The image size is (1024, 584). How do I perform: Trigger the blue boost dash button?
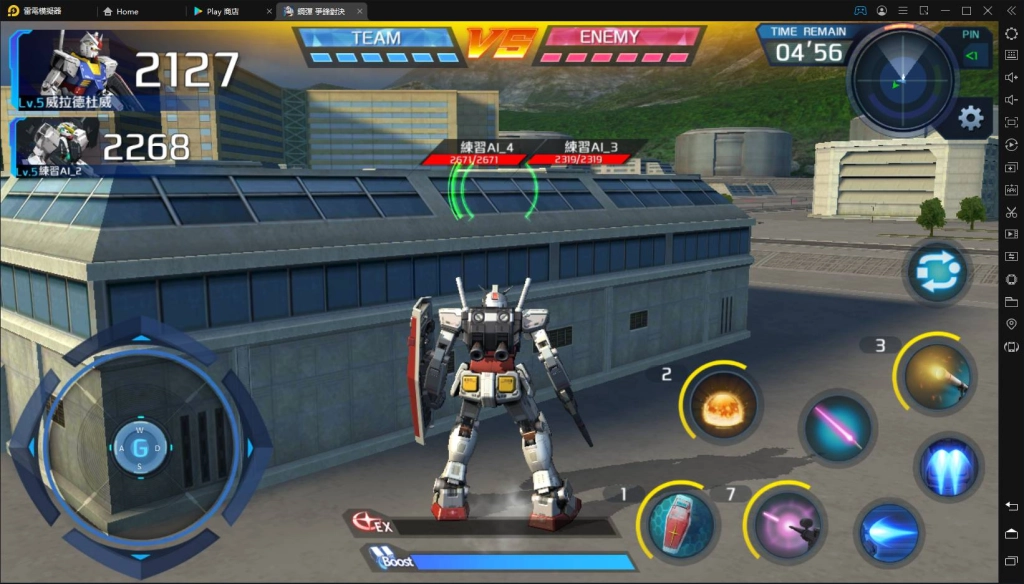pos(888,531)
